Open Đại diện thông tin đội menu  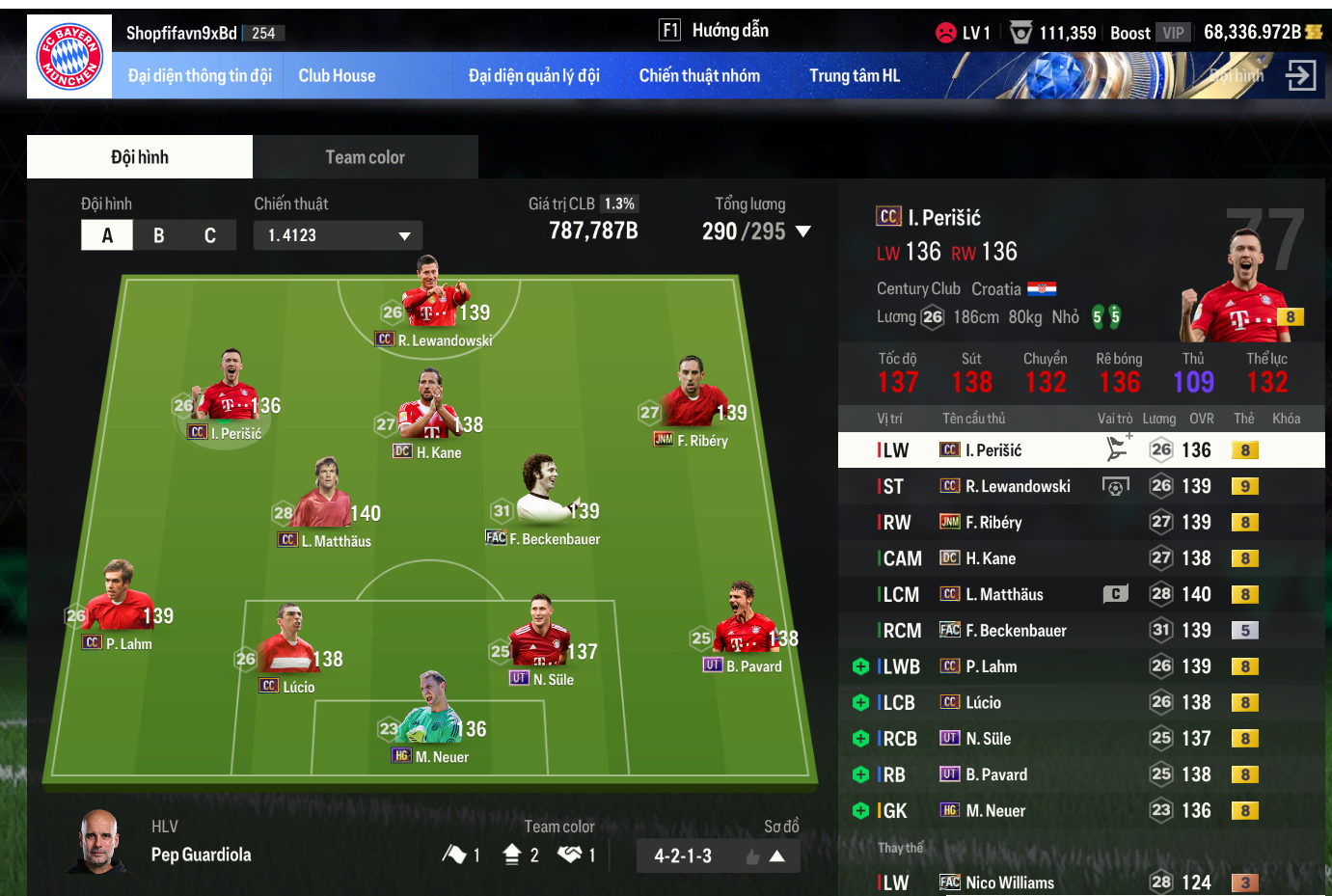[x=200, y=76]
